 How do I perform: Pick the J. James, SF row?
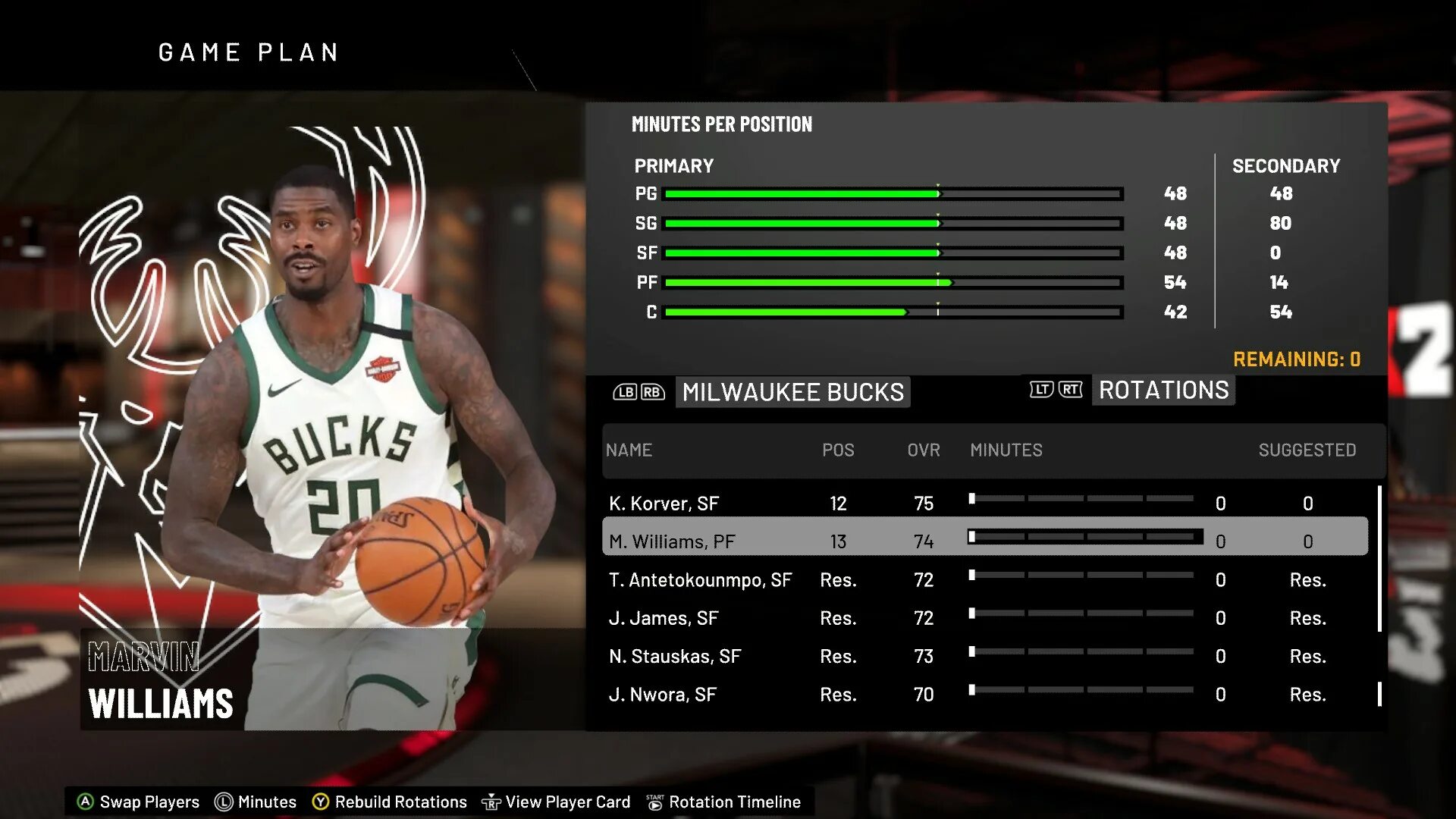(664, 618)
